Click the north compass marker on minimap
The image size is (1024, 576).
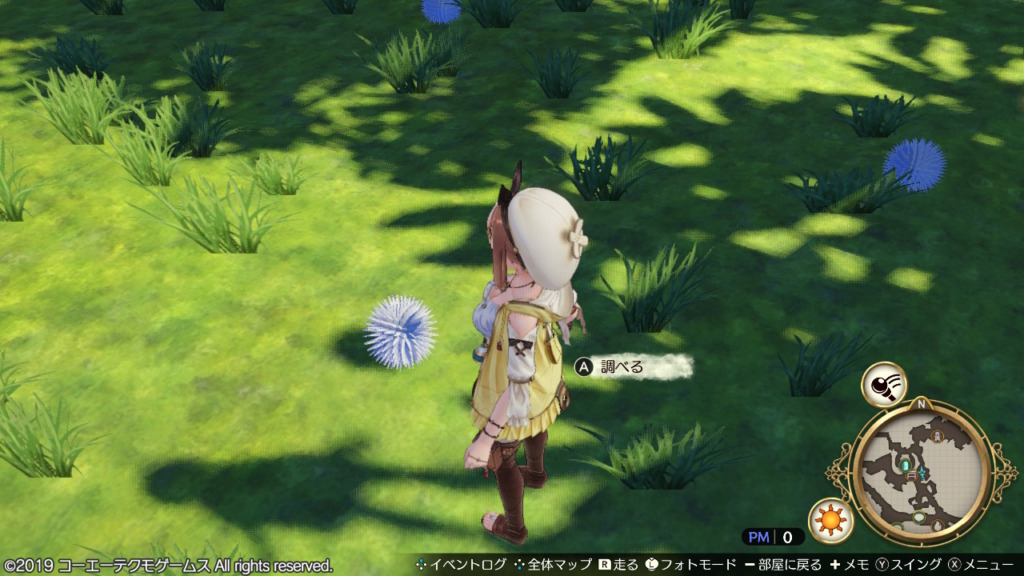(921, 405)
